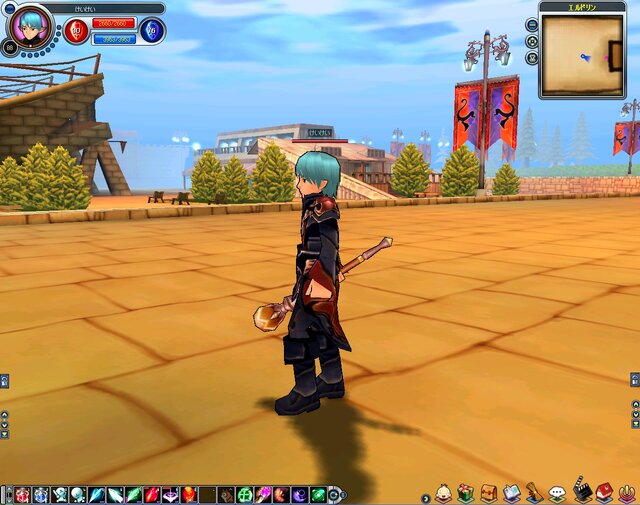Open the movie clapperboard icon
This screenshot has width=640, height=505.
pyautogui.click(x=582, y=491)
